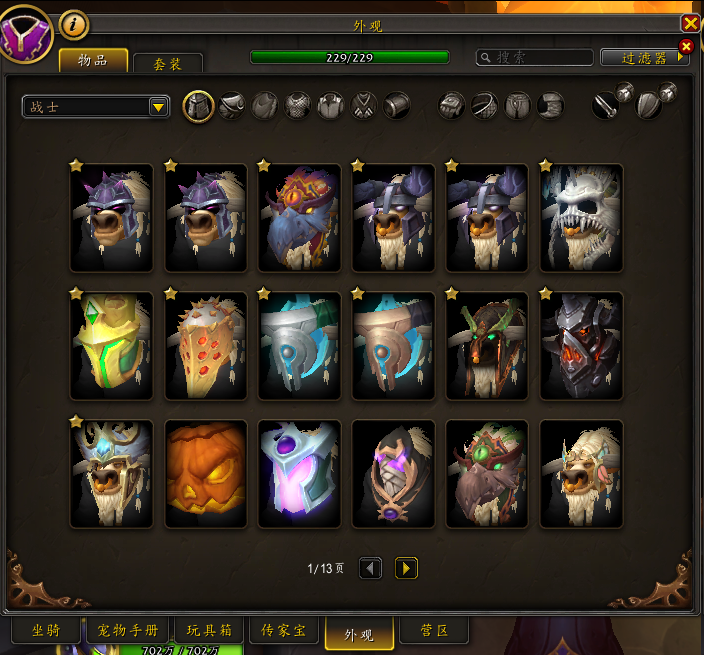Show the boots slot appearances
This screenshot has height=655, width=704.
tap(551, 105)
